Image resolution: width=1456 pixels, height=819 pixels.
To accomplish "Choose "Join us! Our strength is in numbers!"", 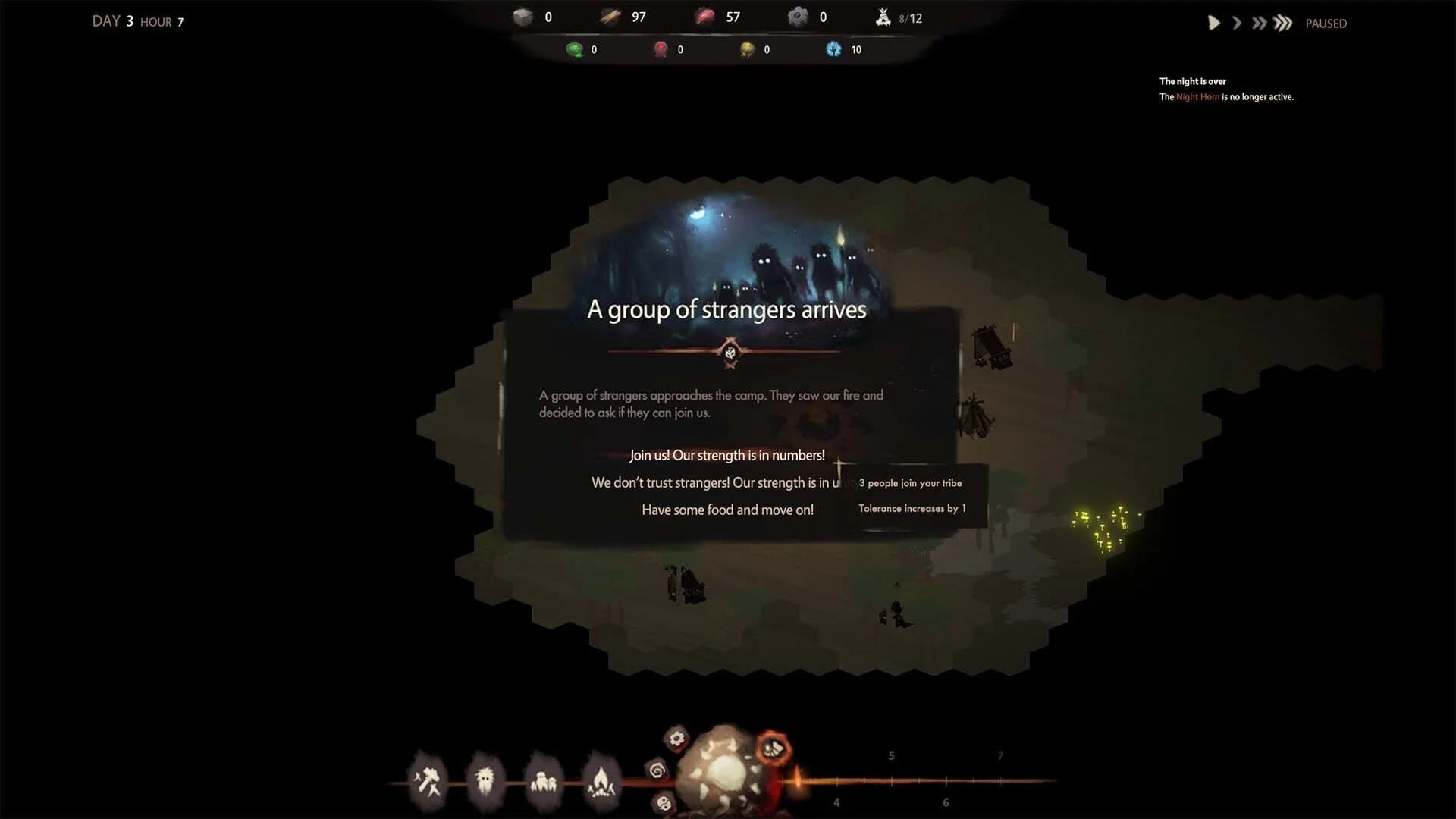I will coord(727,455).
